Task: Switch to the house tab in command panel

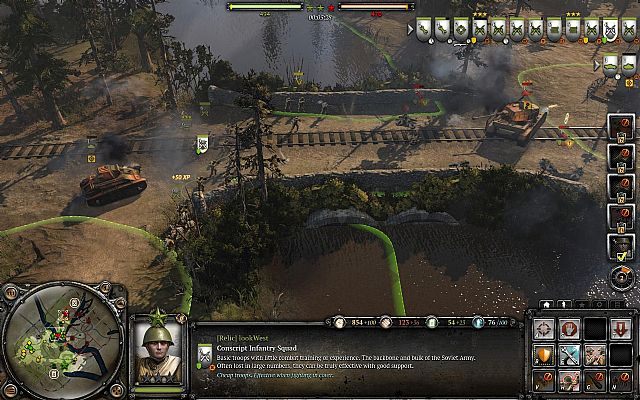Action: [545, 303]
